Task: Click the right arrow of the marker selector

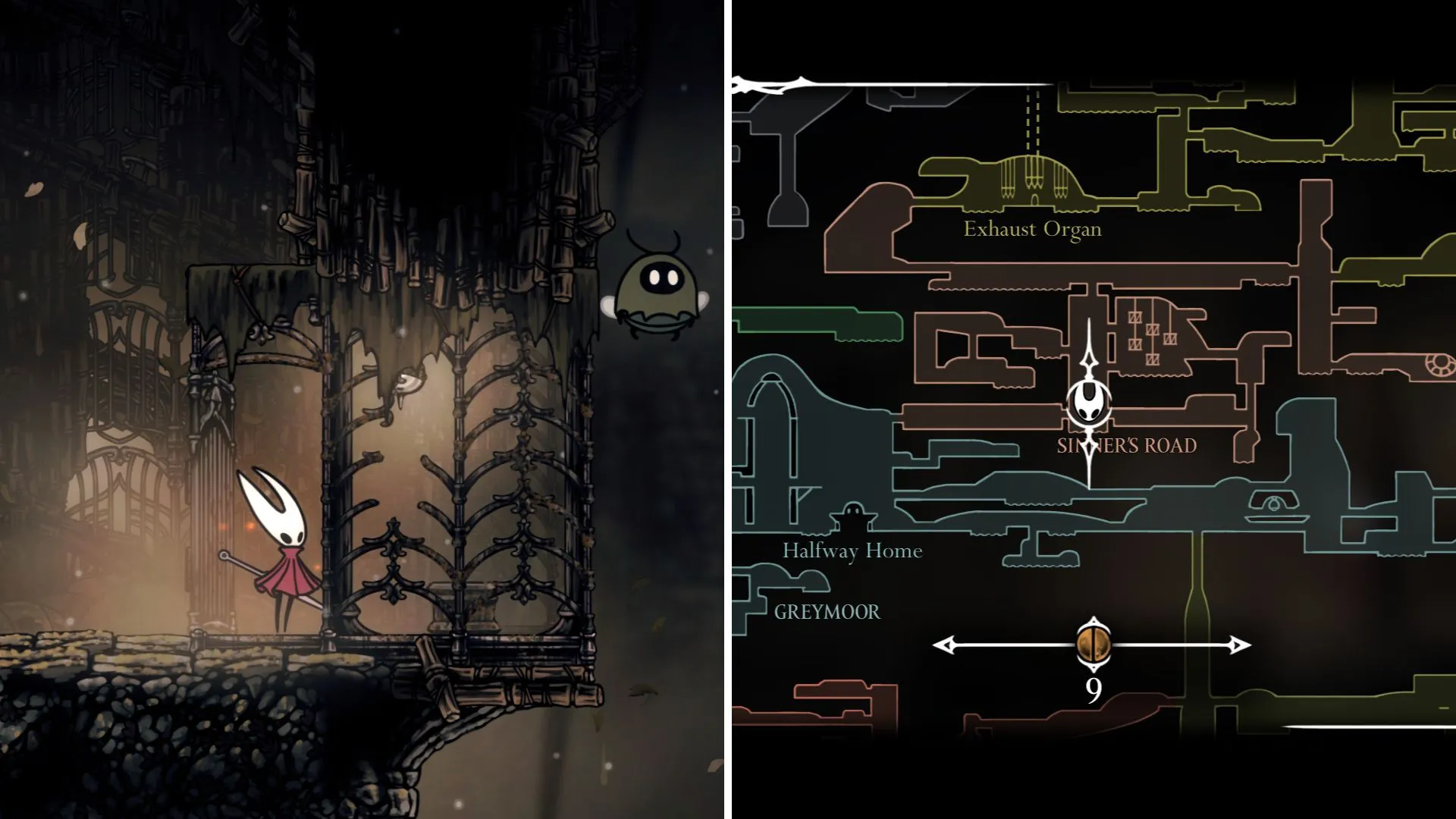Action: click(1240, 645)
